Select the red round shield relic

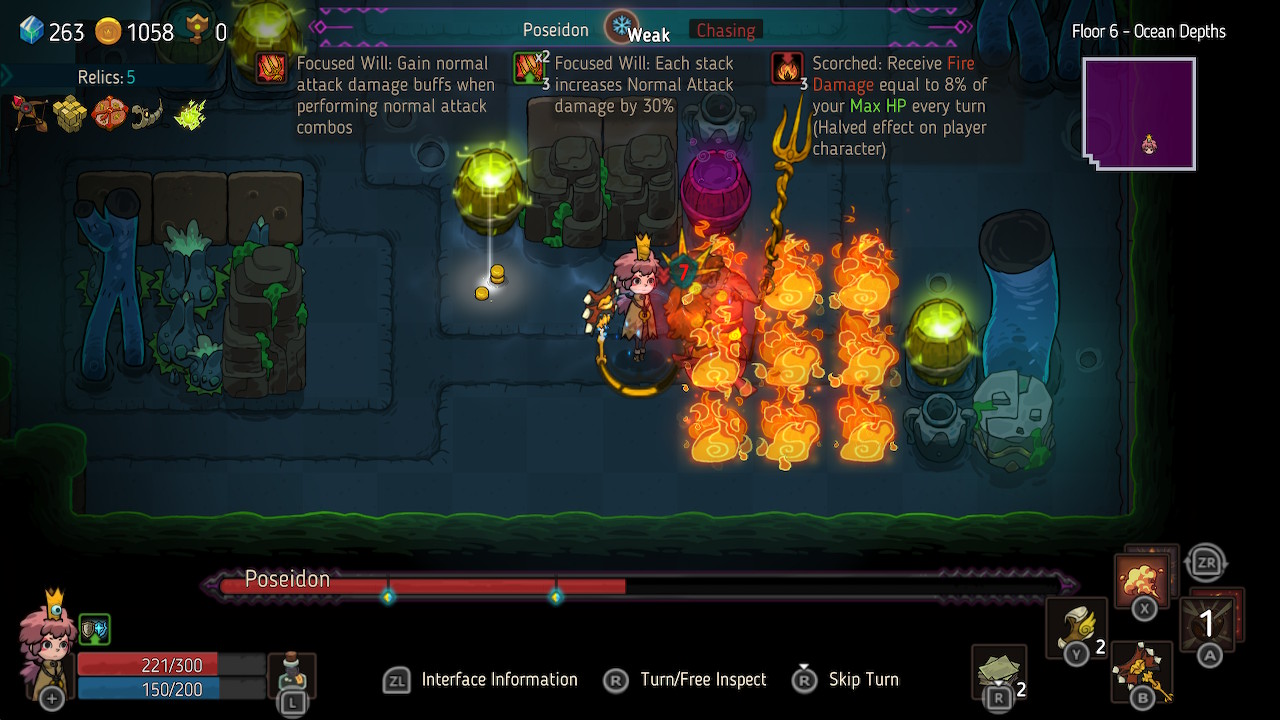tap(109, 114)
